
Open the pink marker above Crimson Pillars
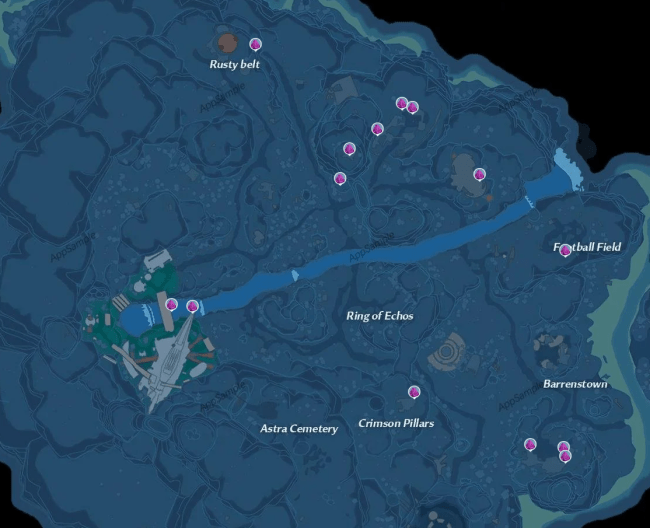tap(413, 392)
